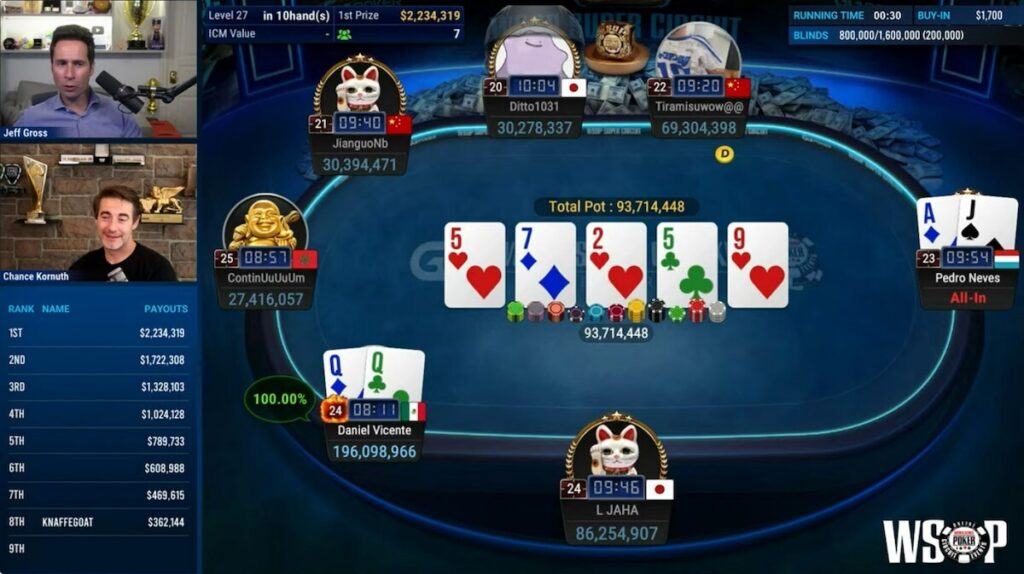
Task: Click ContinUuUuUm's golden buddha avatar
Action: click(x=265, y=222)
